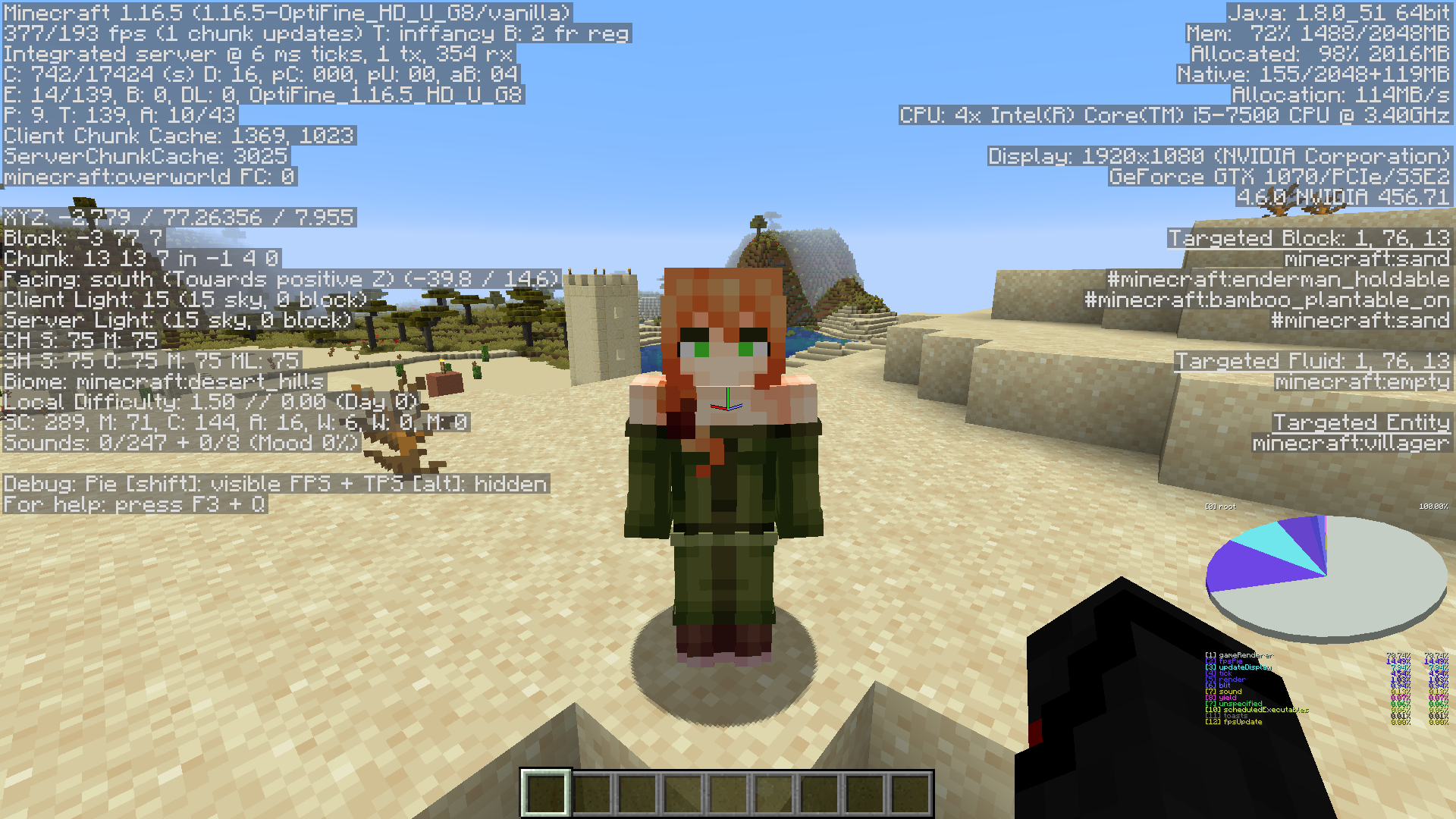Expand the render profiler entry

tap(1225, 679)
